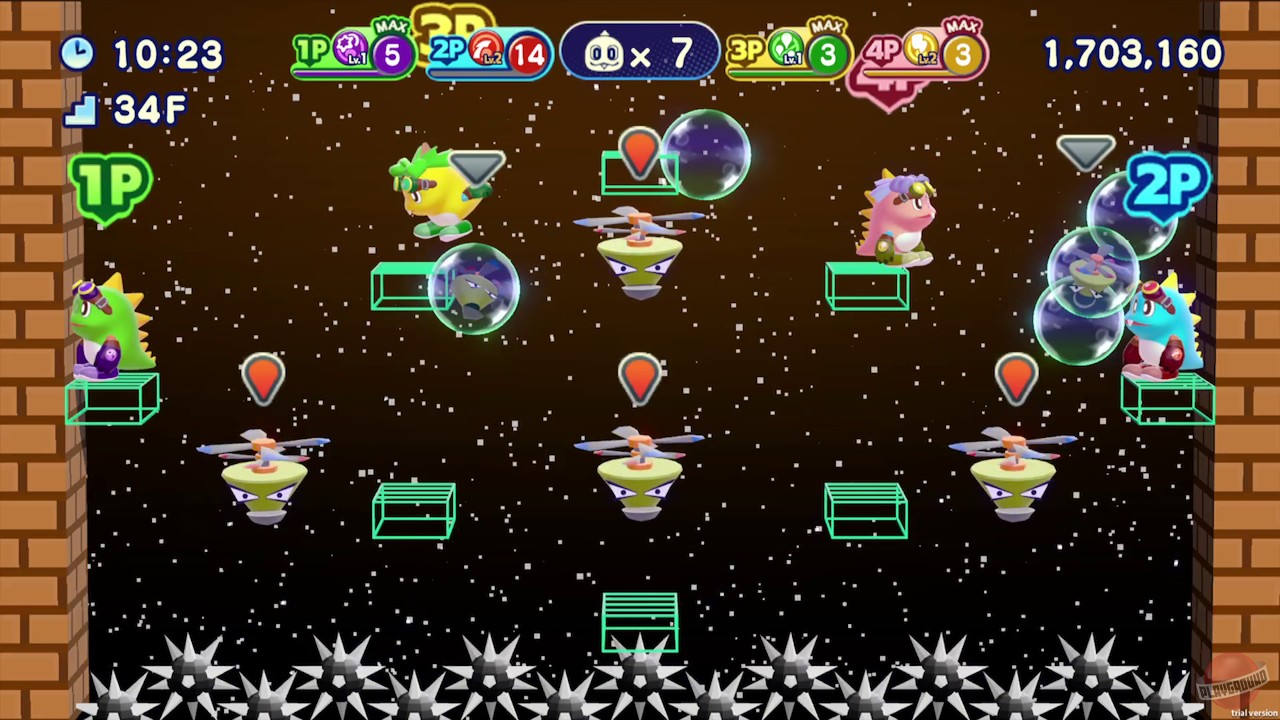Image resolution: width=1280 pixels, height=720 pixels.
Task: Click the gray arrow above the yellow dragon
Action: click(x=477, y=168)
